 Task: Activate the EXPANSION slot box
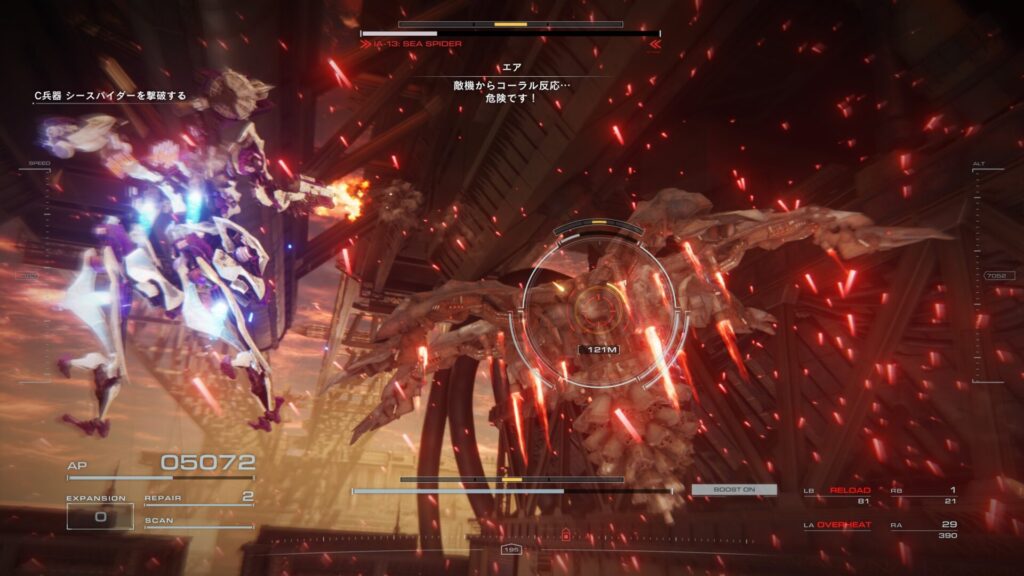[x=99, y=516]
